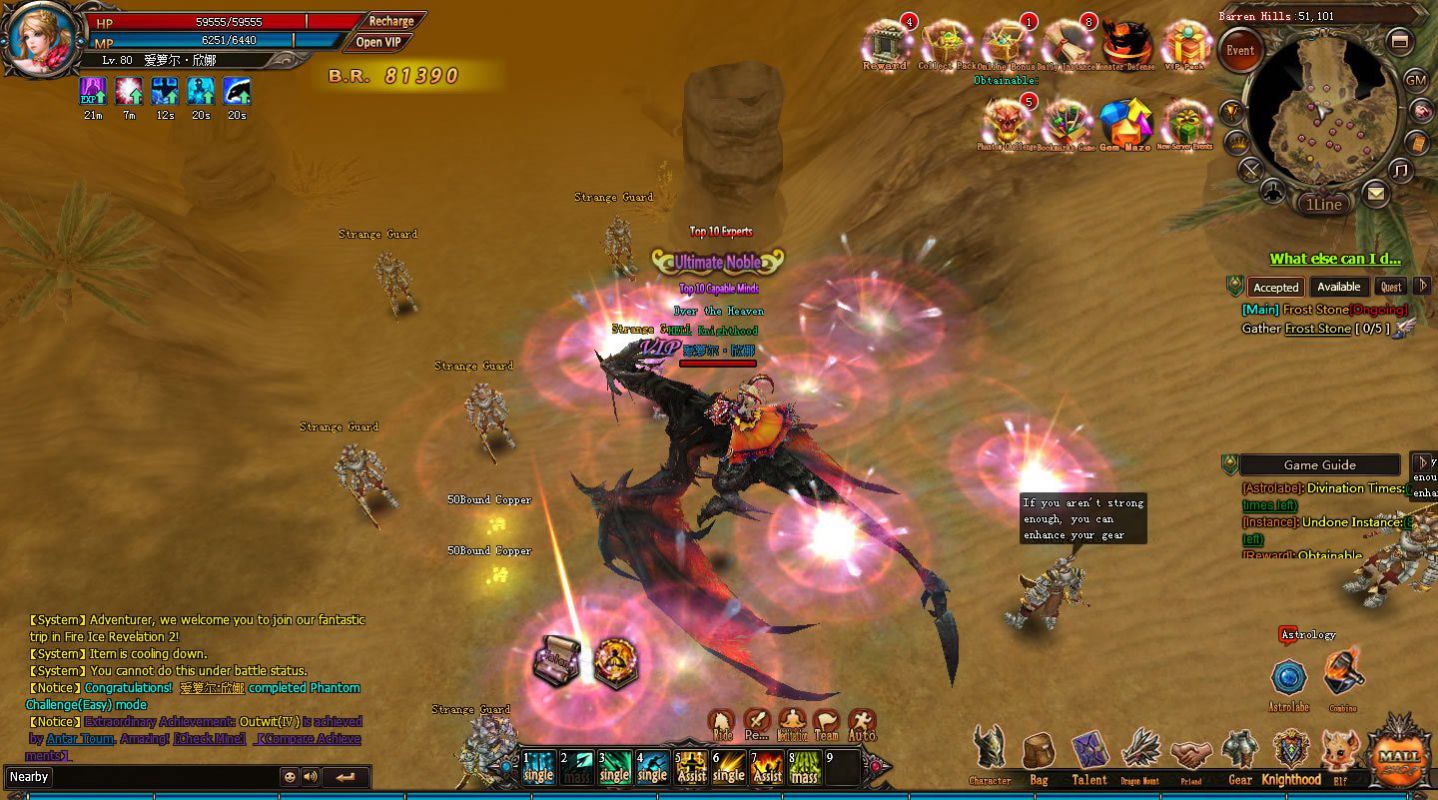The image size is (1438, 800).
Task: Switch to the Available quests tab
Action: tap(1337, 287)
